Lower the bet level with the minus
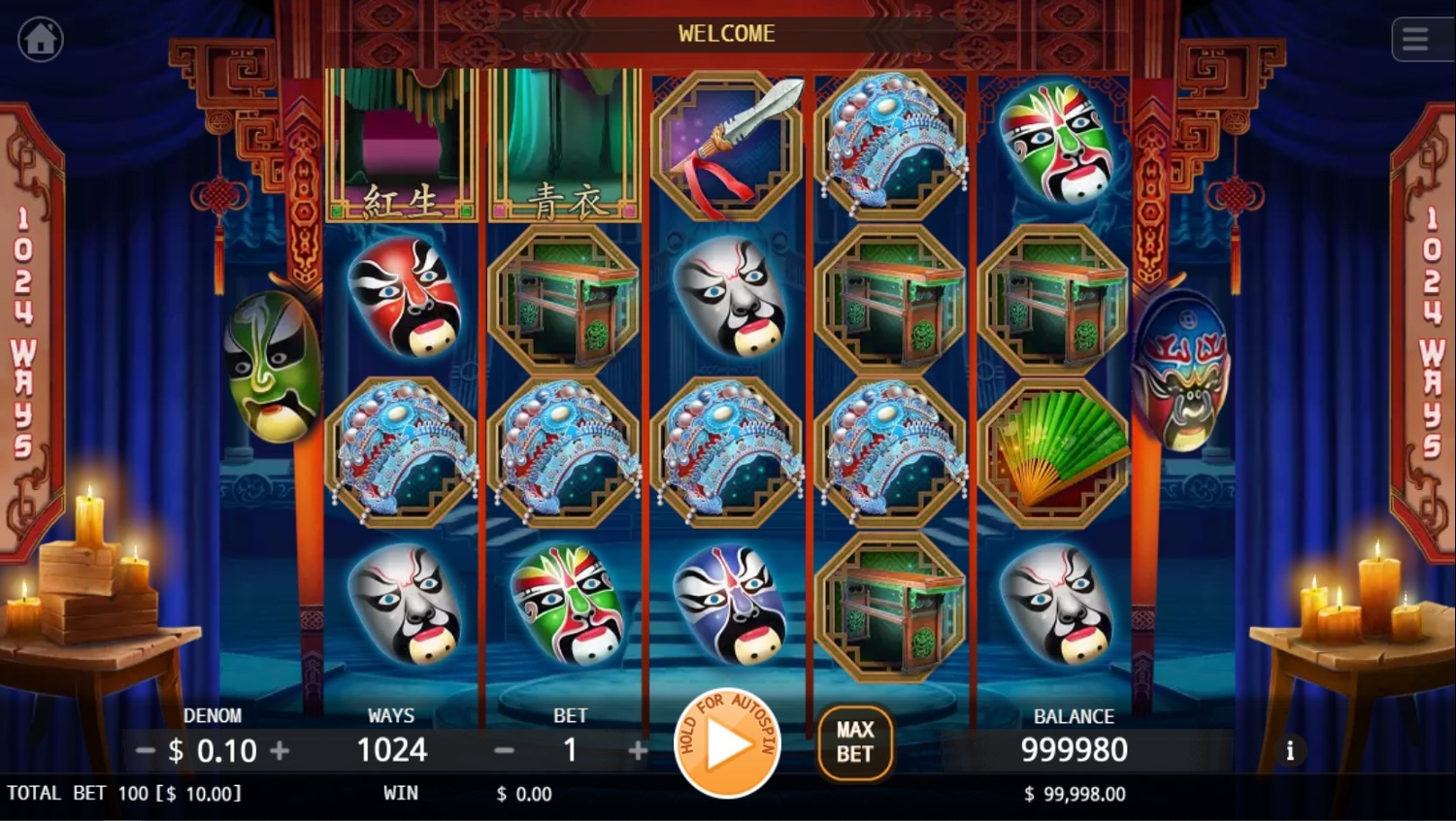 [504, 750]
